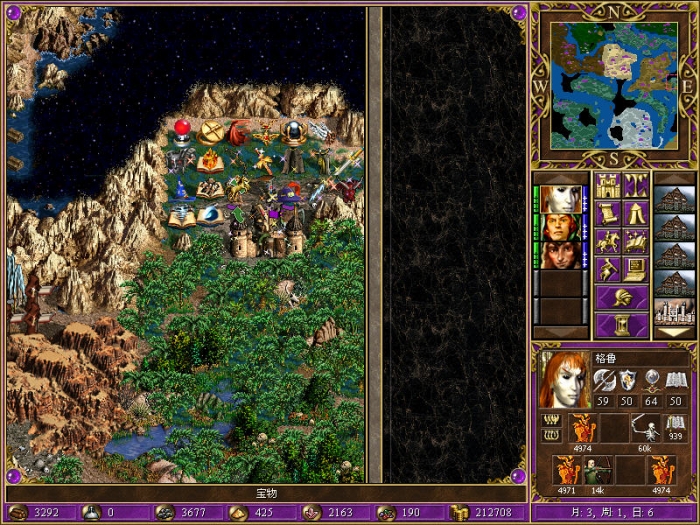The width and height of the screenshot is (700, 525).
Task: Open the spellbook cast spell button
Action: [x=636, y=241]
